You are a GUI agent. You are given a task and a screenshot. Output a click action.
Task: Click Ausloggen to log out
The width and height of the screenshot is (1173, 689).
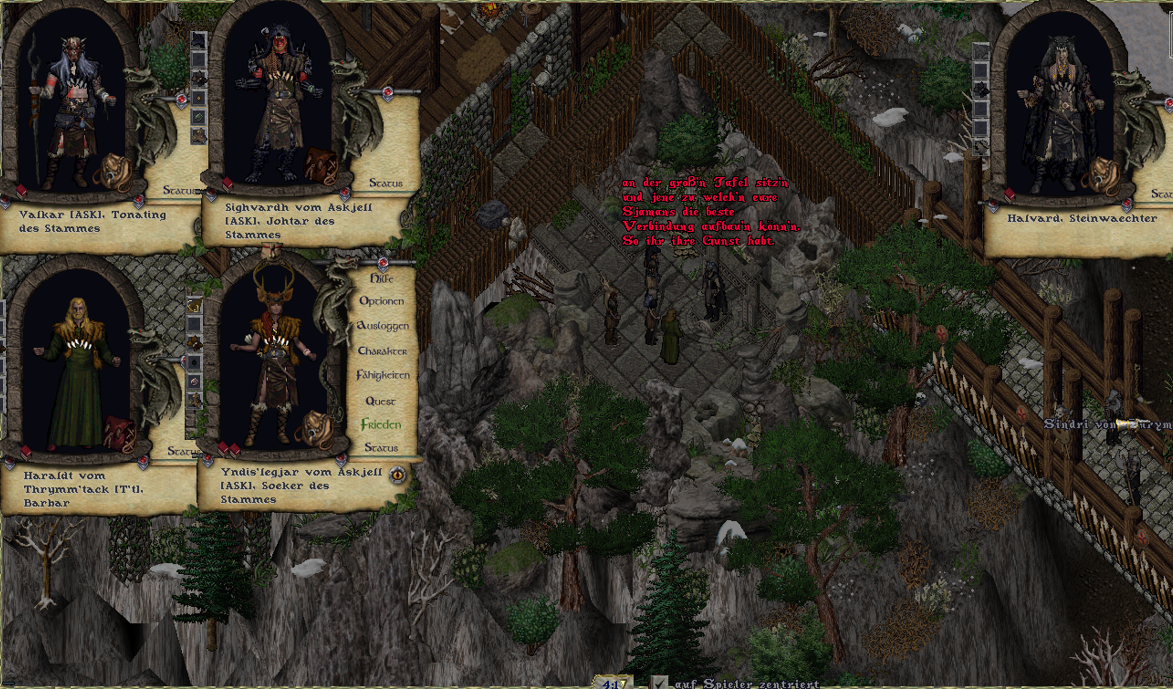pos(382,326)
